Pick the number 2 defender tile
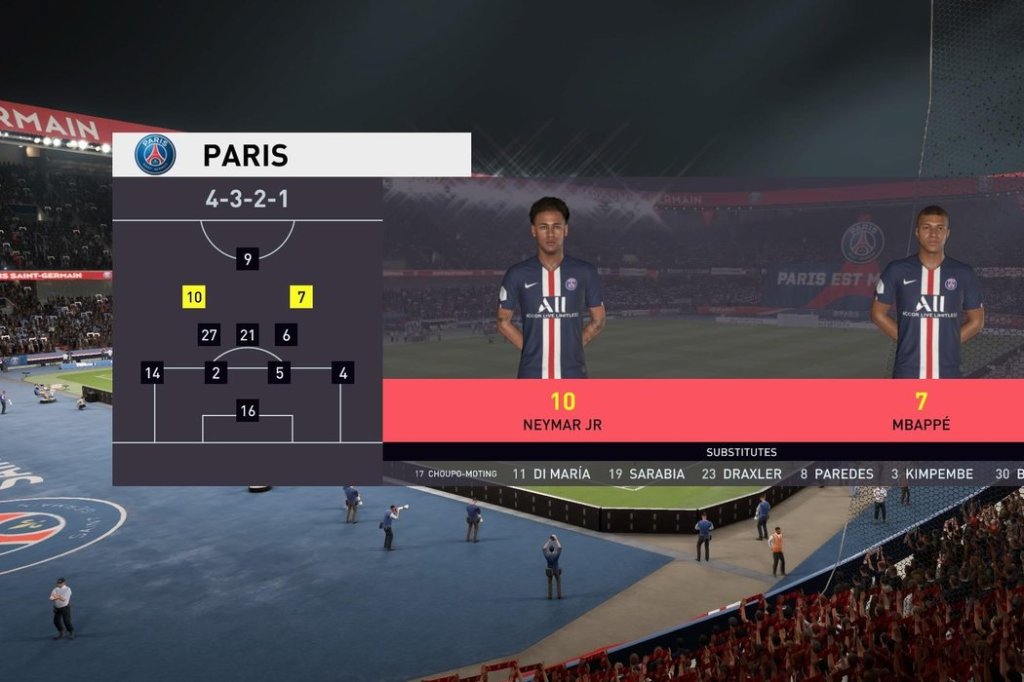The height and width of the screenshot is (682, 1024). 215,373
